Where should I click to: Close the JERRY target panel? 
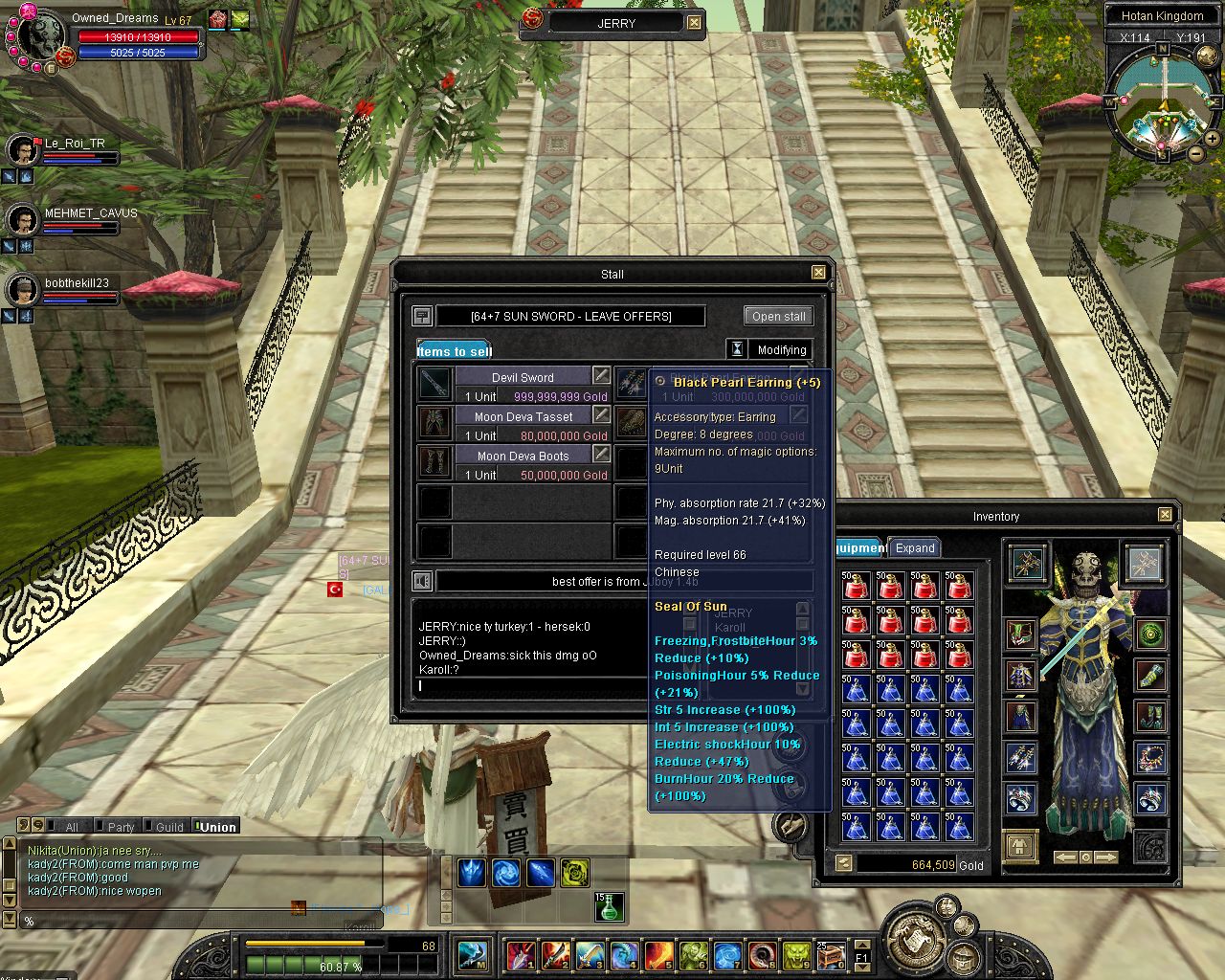pos(694,23)
